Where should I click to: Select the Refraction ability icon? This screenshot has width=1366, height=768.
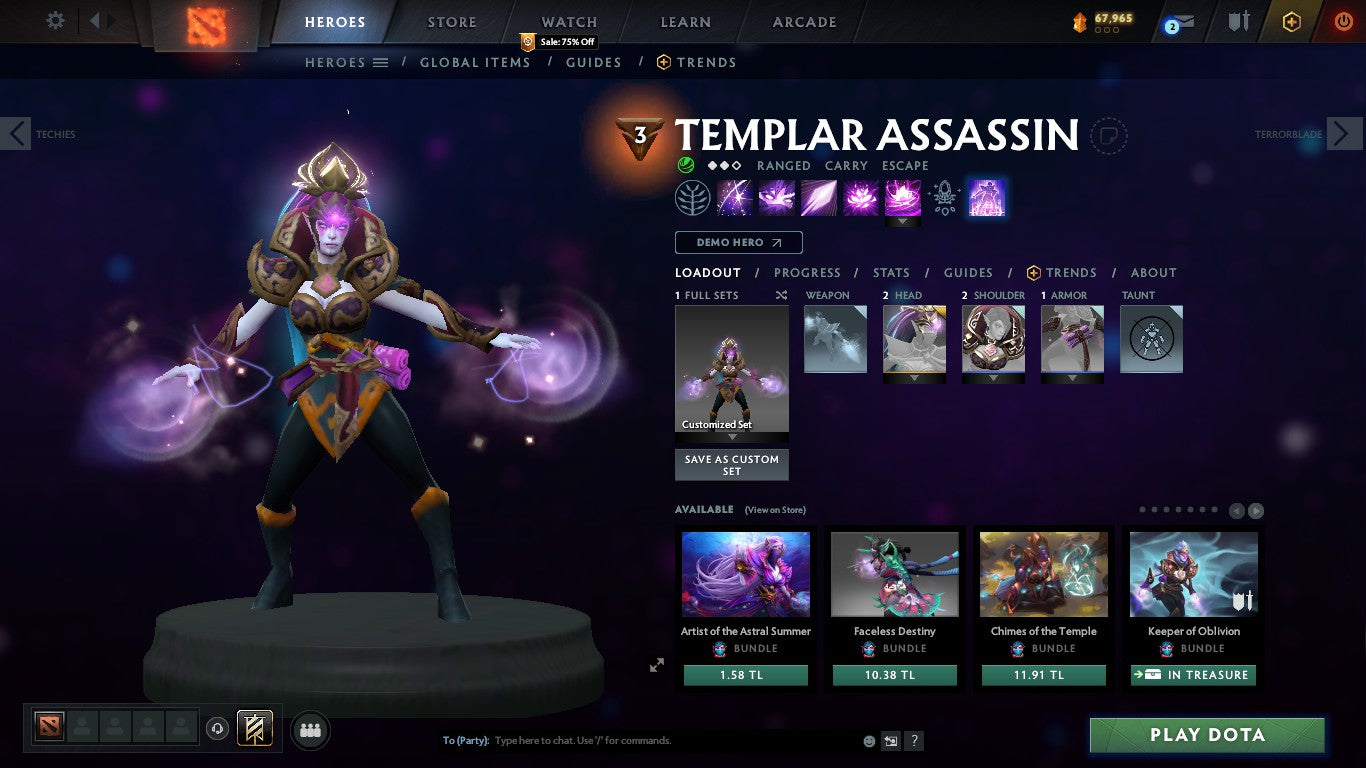click(735, 197)
